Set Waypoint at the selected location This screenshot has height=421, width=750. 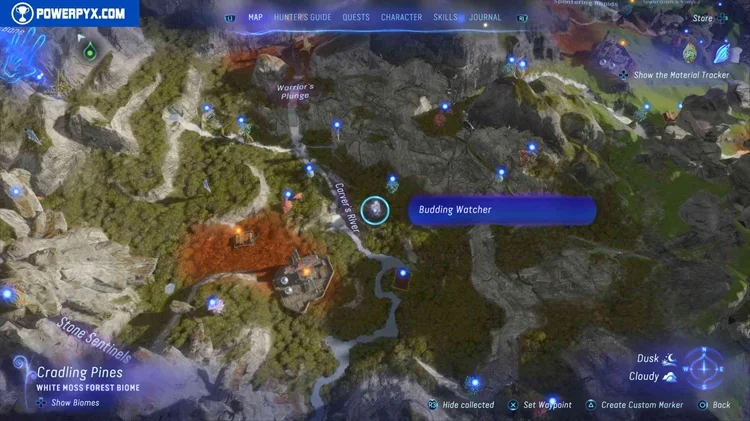(547, 405)
